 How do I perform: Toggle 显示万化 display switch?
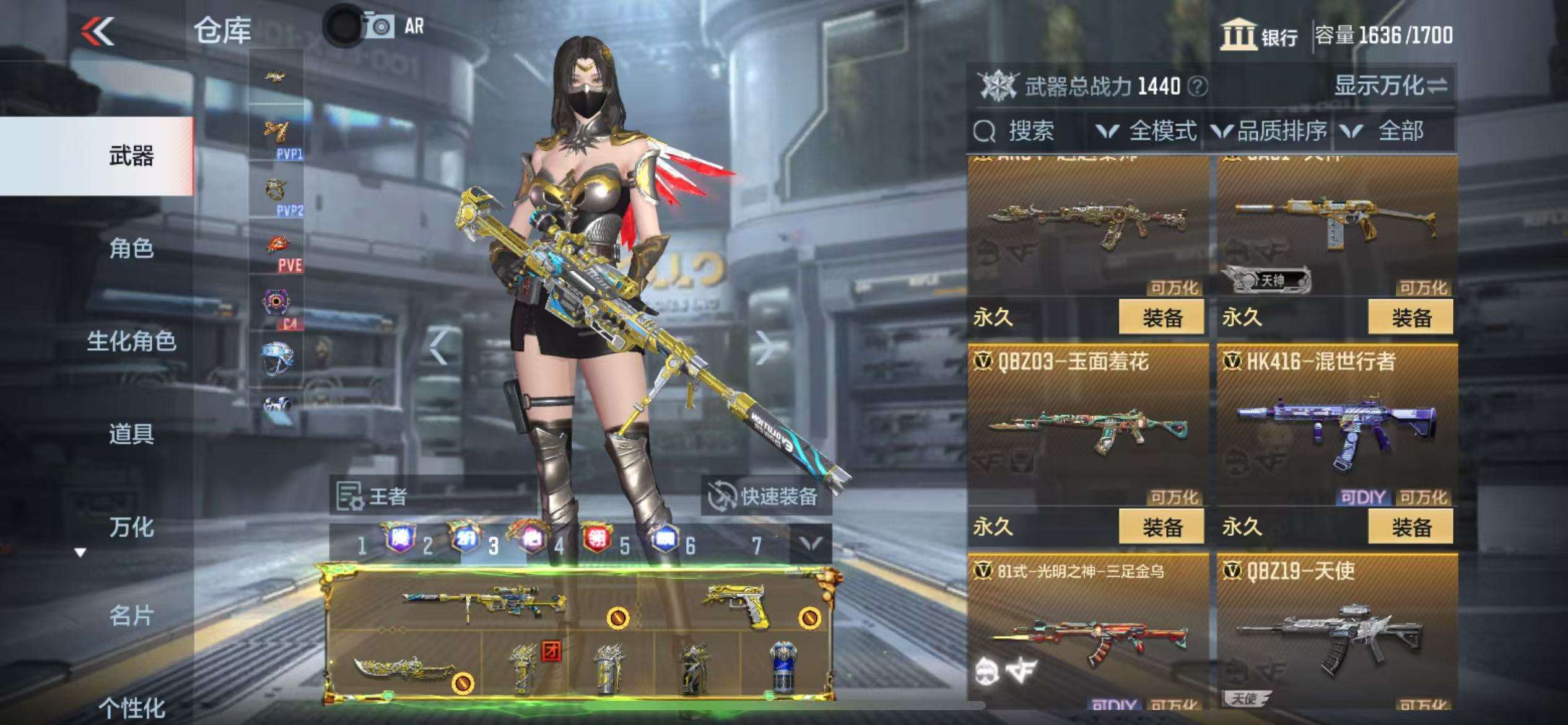point(1391,86)
